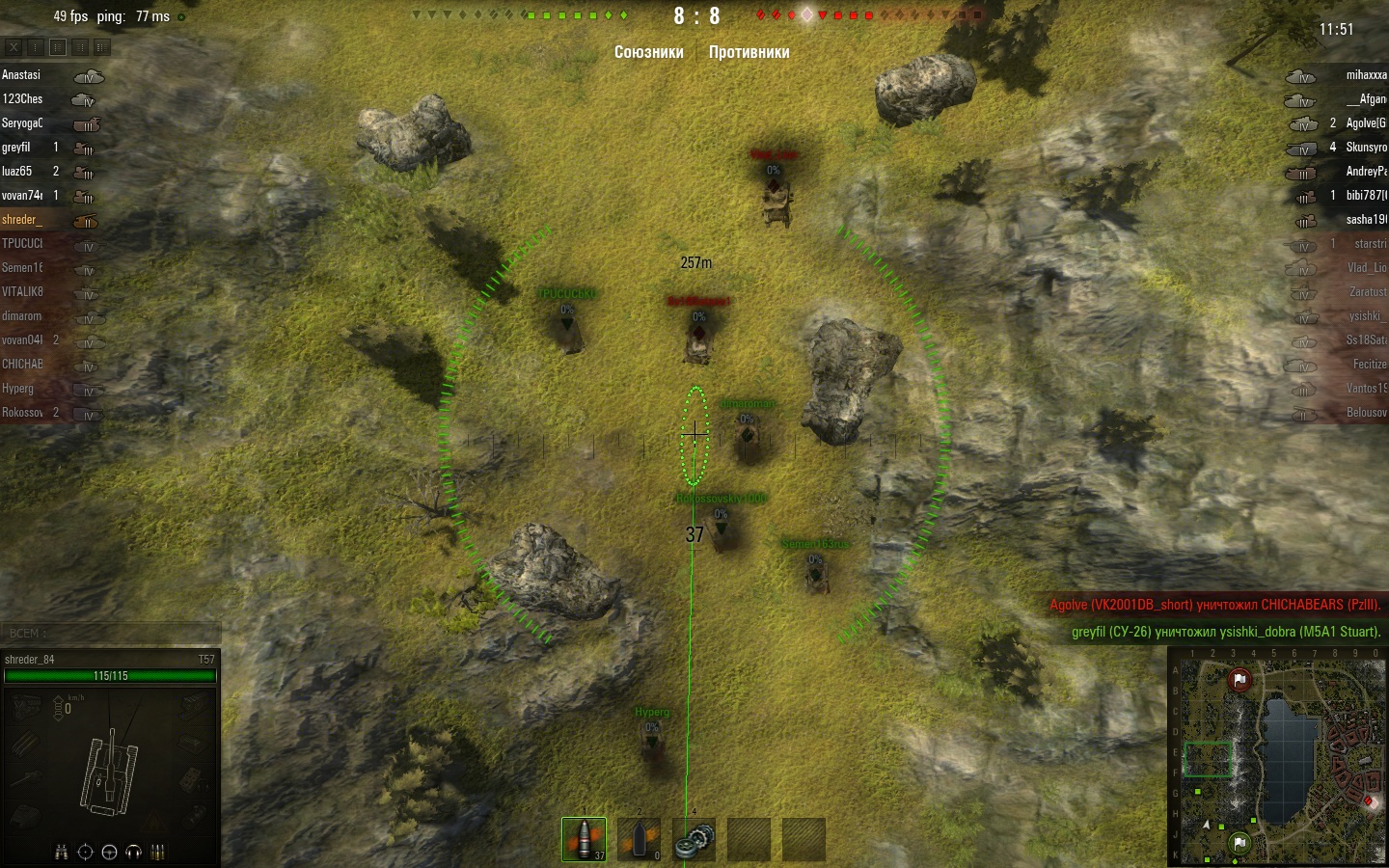Select enemy bibi787 in the enemy list

point(1365,196)
